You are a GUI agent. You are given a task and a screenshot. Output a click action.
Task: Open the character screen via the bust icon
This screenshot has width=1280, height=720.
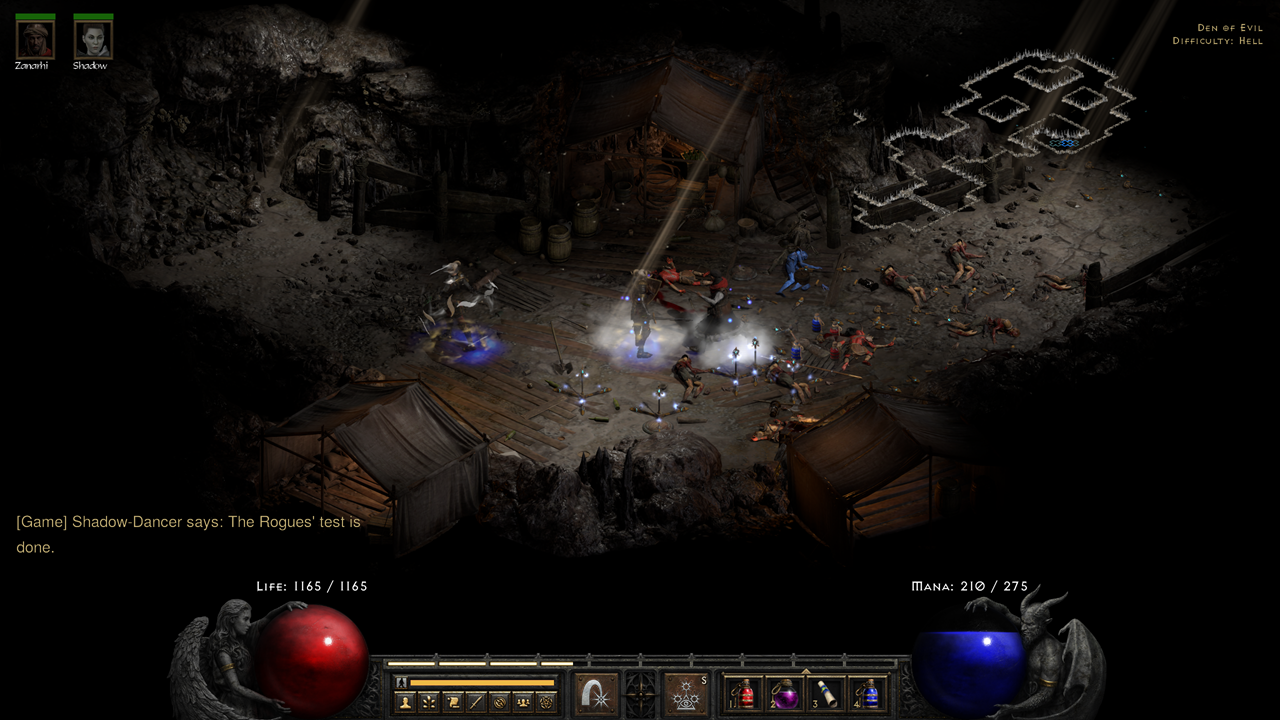pyautogui.click(x=405, y=701)
